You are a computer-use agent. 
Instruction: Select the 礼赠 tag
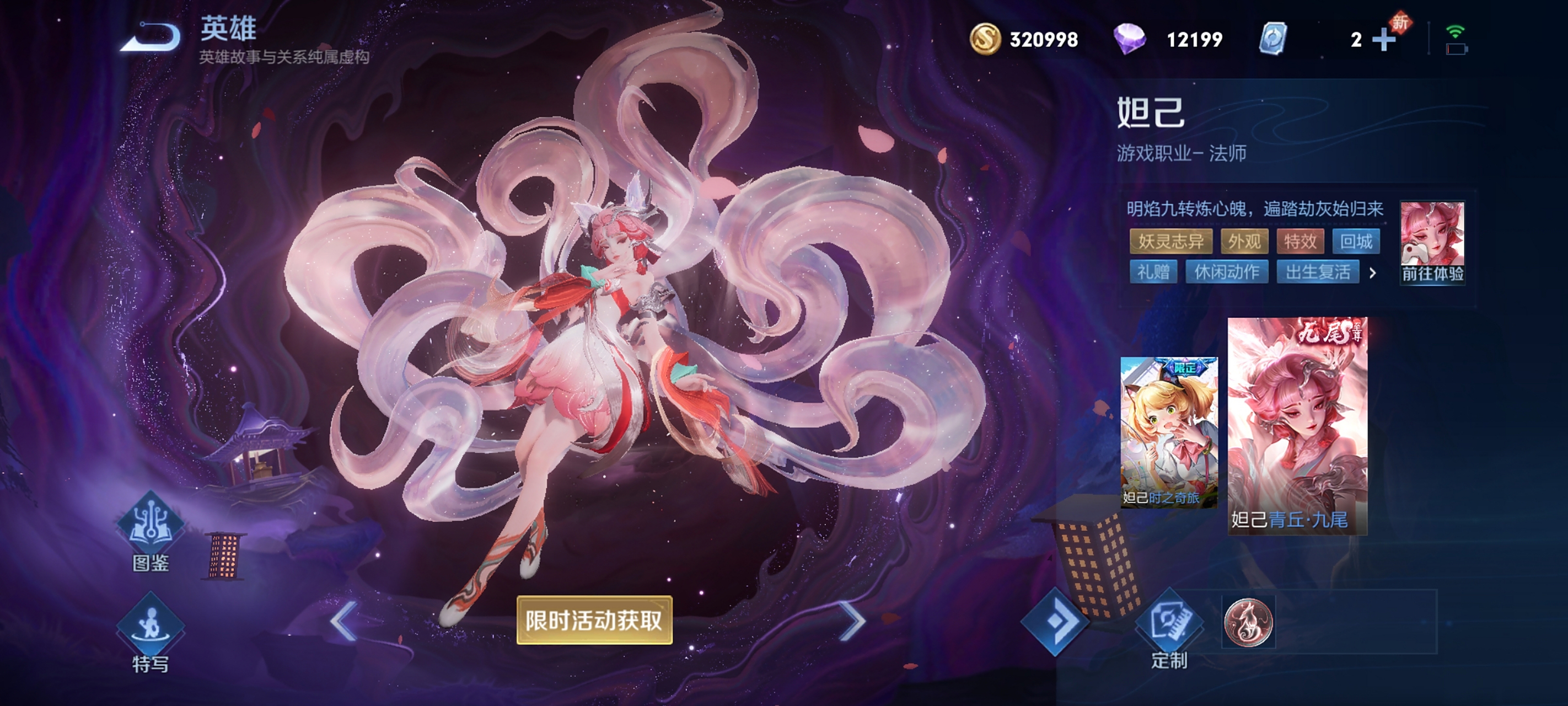[x=1153, y=272]
